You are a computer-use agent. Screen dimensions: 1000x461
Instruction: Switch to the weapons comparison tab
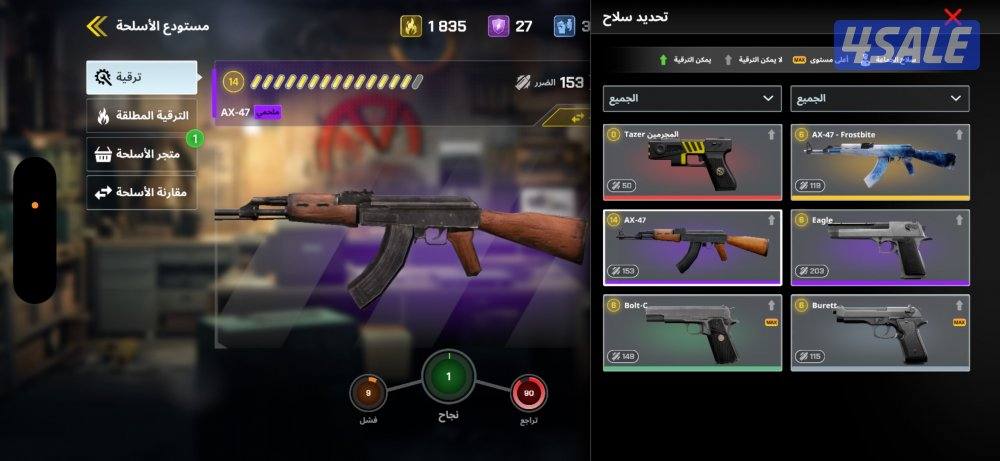(141, 191)
